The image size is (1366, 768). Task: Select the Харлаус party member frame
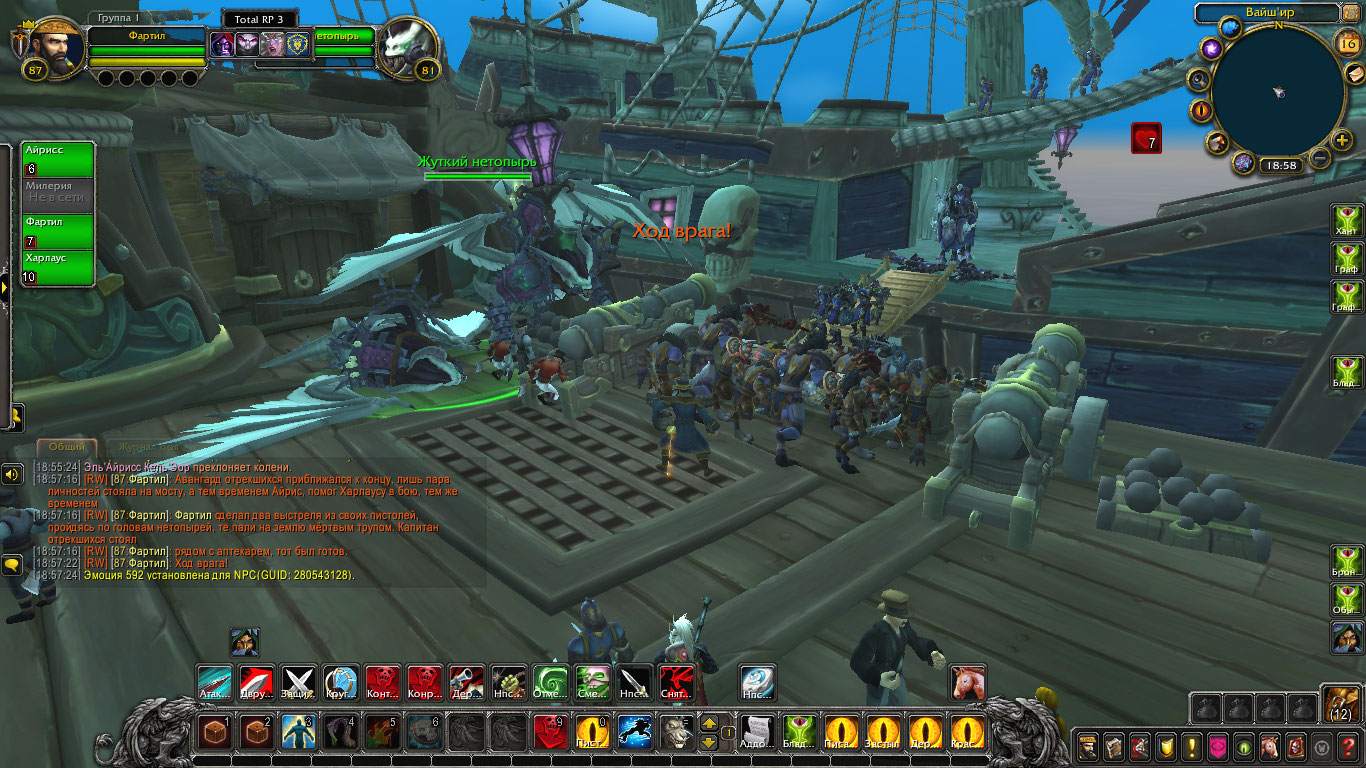point(58,268)
